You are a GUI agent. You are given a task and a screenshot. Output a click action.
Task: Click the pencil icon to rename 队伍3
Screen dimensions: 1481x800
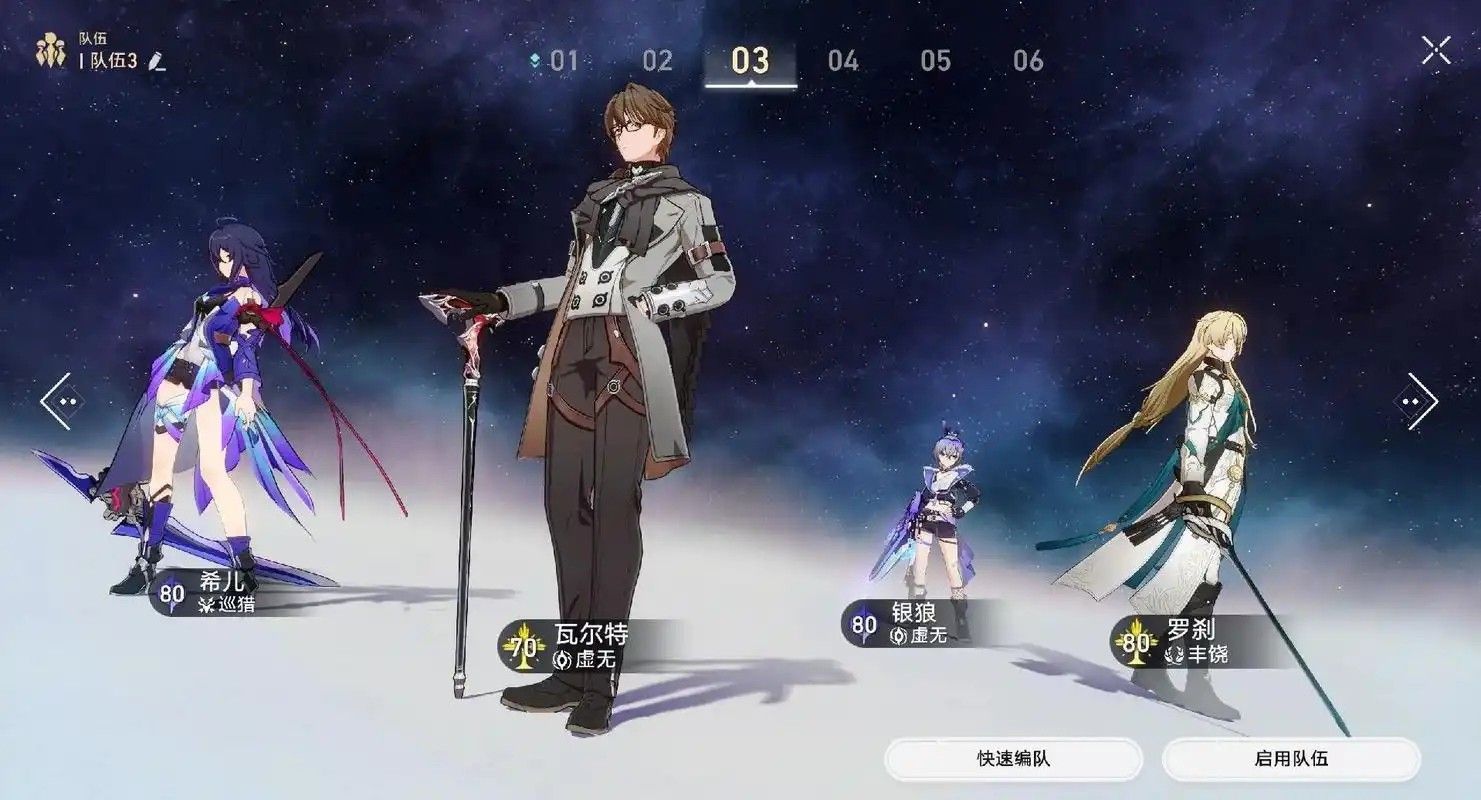pos(156,62)
